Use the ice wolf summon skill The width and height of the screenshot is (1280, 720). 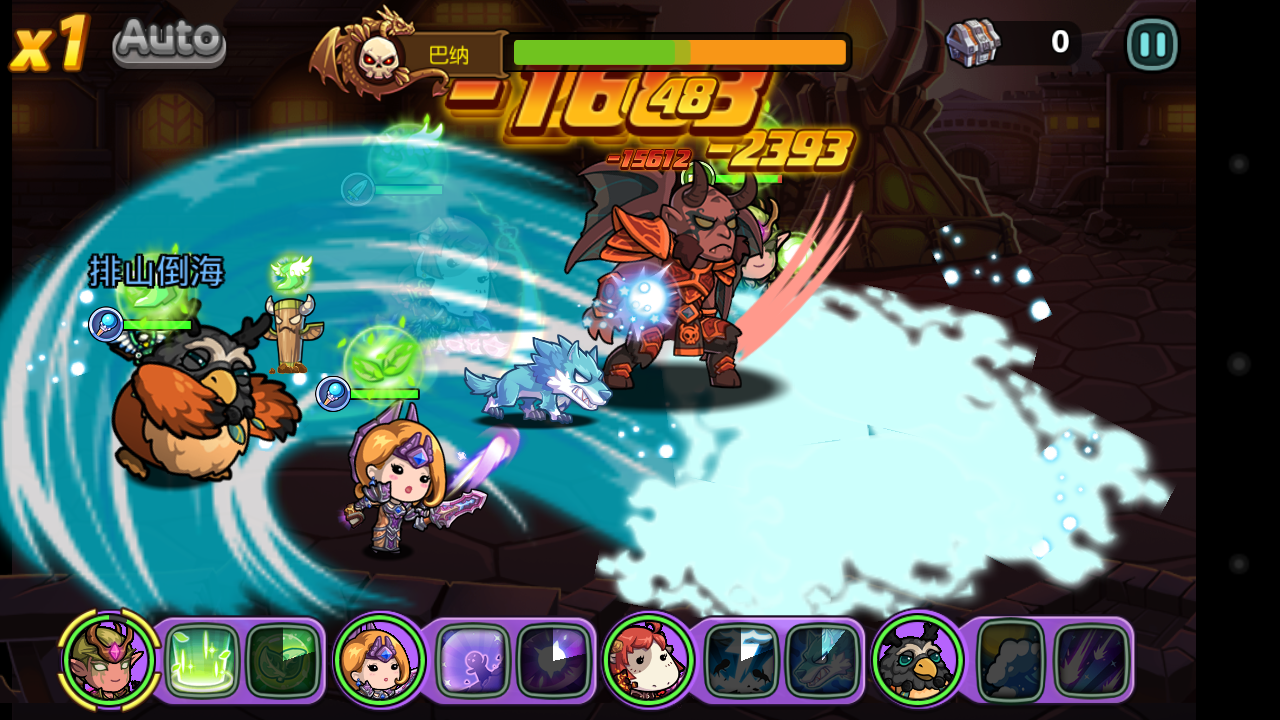822,660
